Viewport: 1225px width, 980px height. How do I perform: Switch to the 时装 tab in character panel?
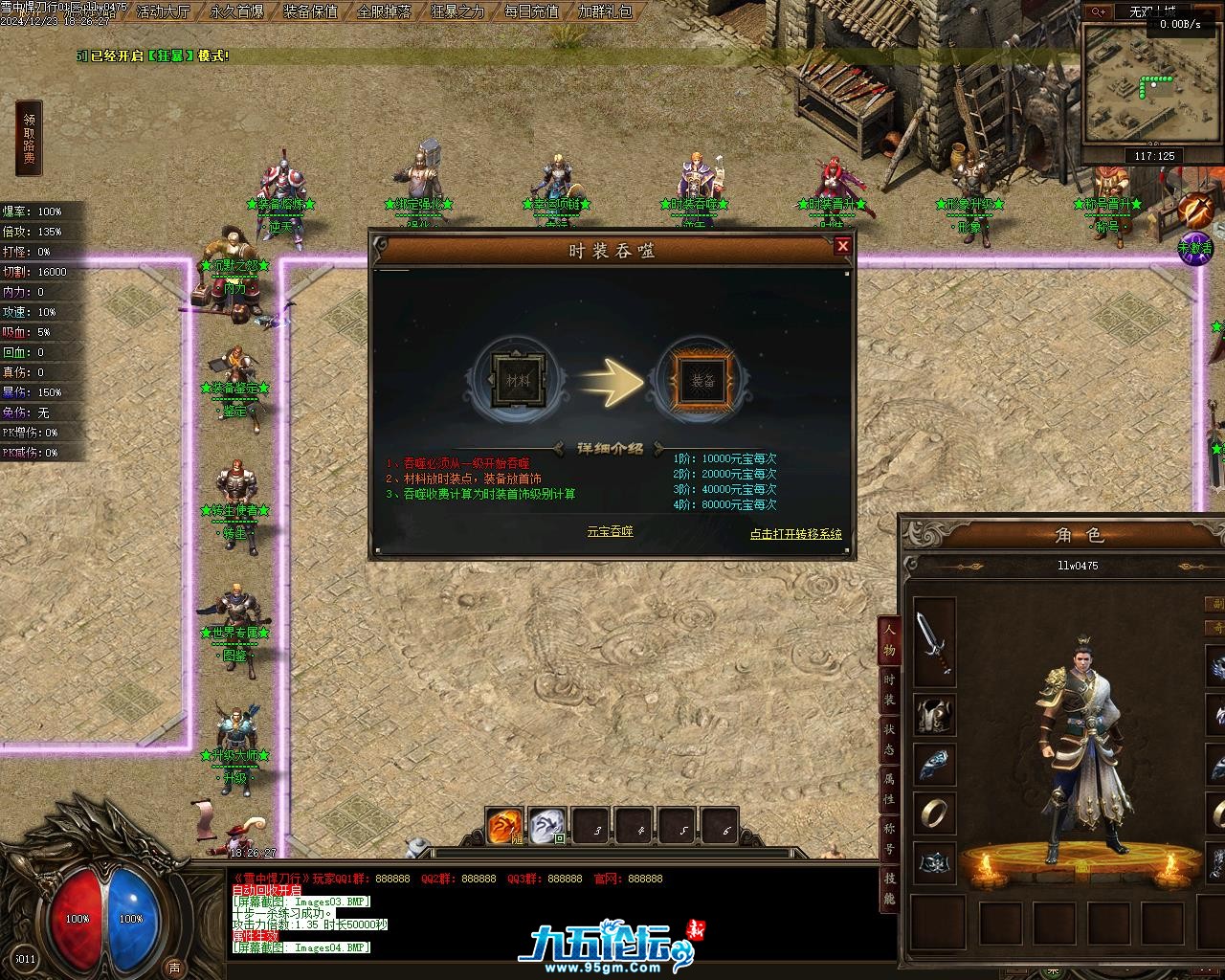pos(889,689)
